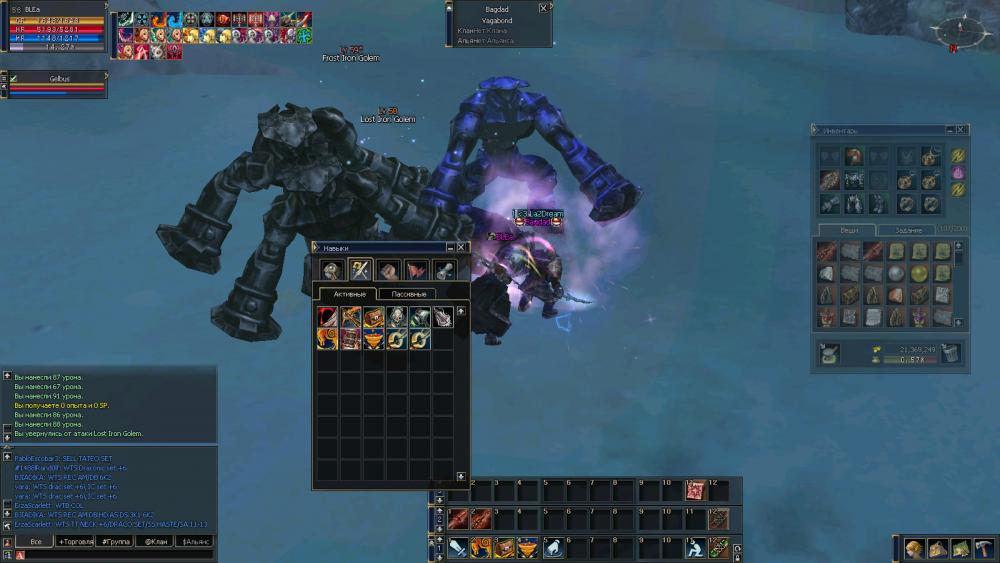Click the compass minimap
The height and width of the screenshot is (563, 1000).
click(951, 31)
